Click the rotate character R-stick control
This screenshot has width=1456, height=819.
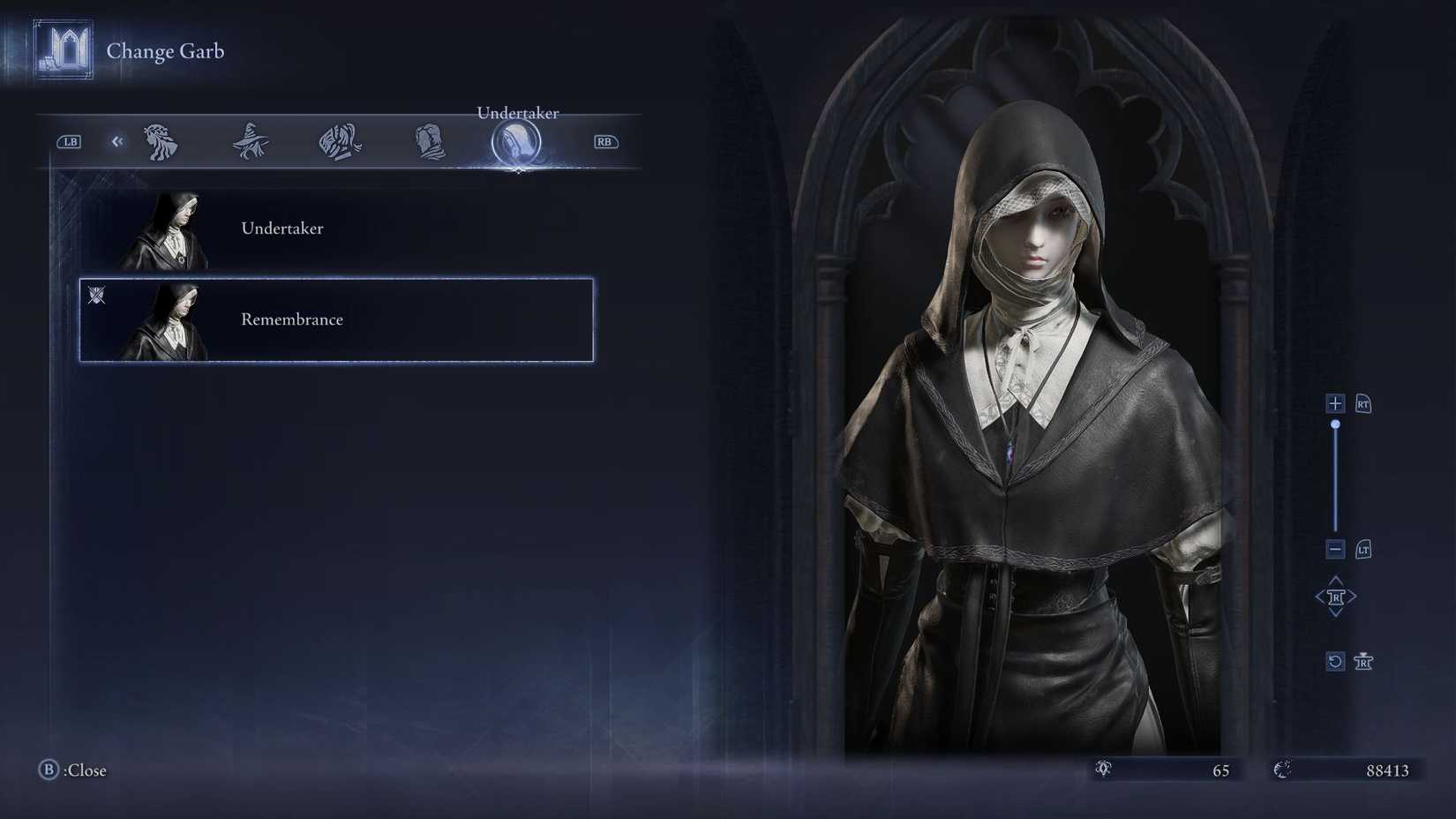point(1335,596)
